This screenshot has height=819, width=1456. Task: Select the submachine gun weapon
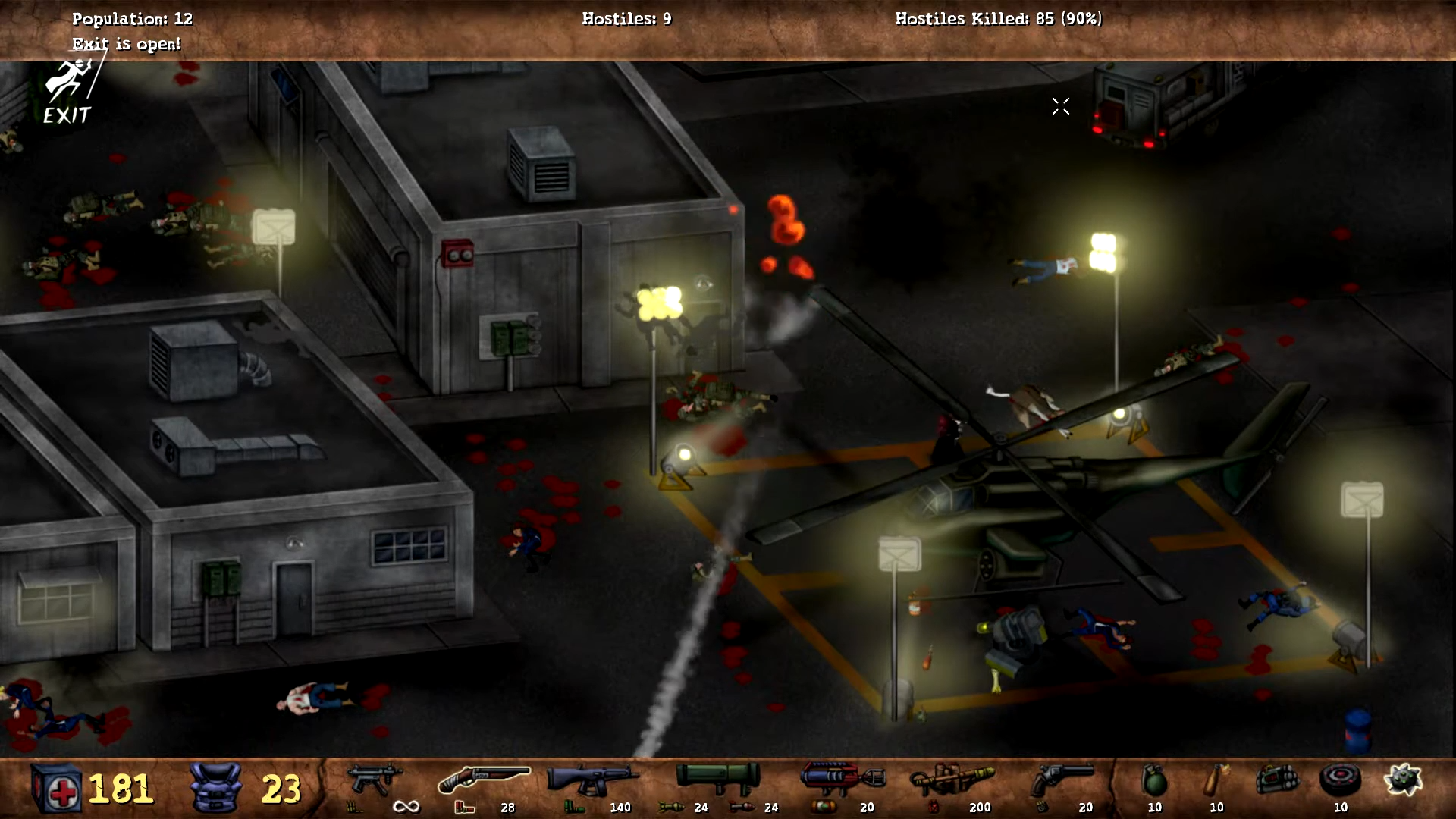tap(374, 780)
